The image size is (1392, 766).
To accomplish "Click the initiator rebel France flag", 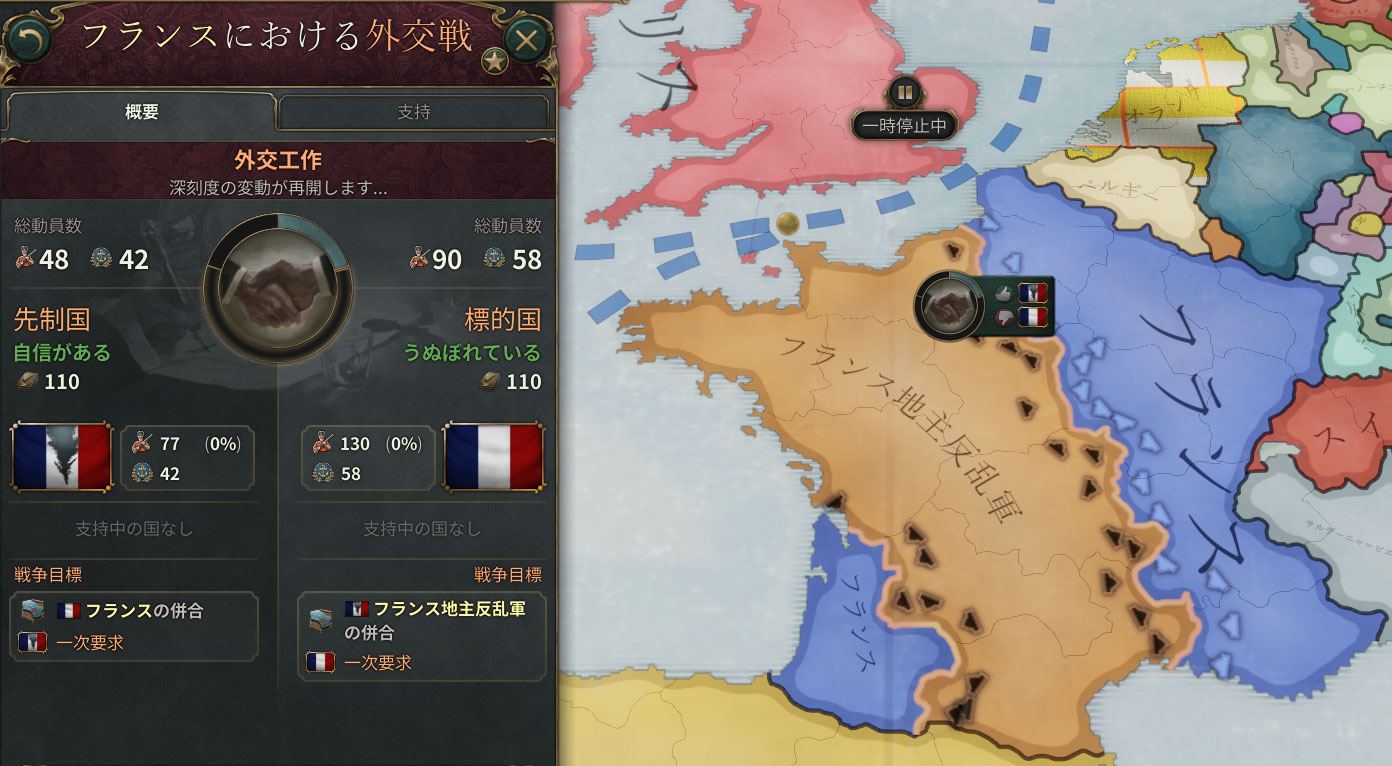I will point(62,457).
